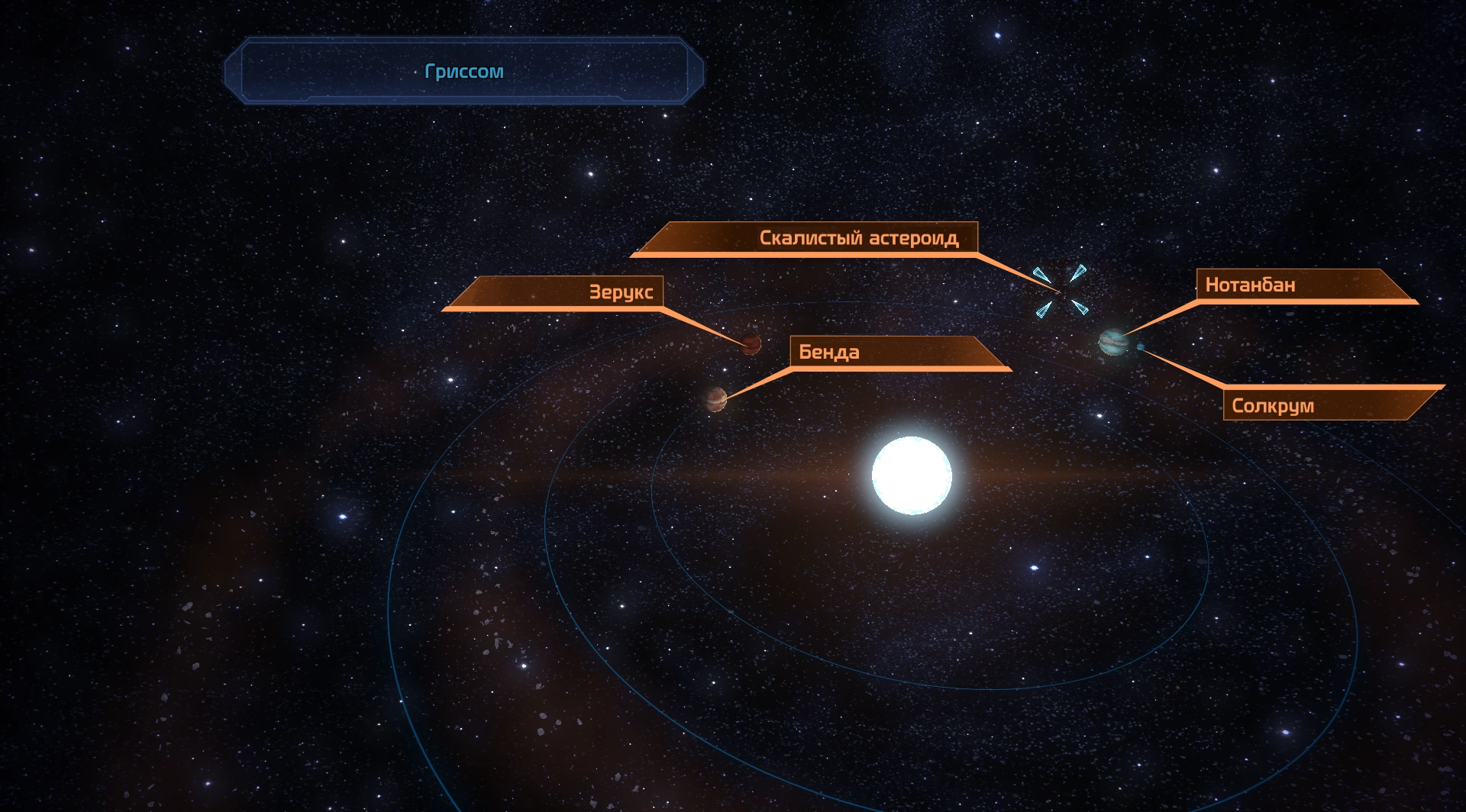Pick the Солкрум planet label

(x=1273, y=405)
